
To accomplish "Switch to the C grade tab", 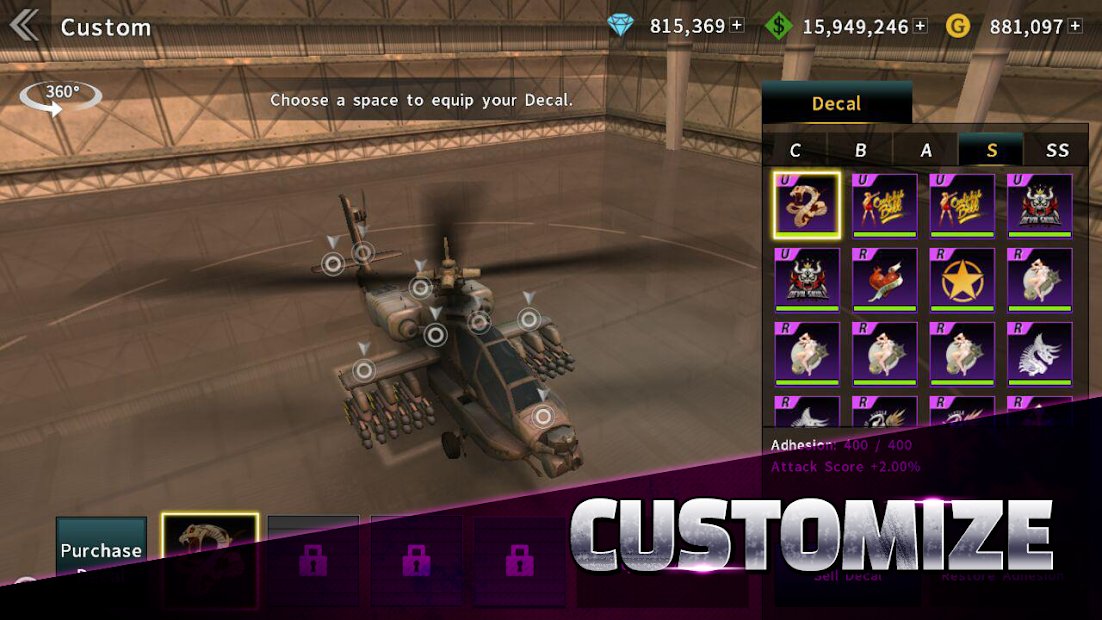I will coord(795,150).
